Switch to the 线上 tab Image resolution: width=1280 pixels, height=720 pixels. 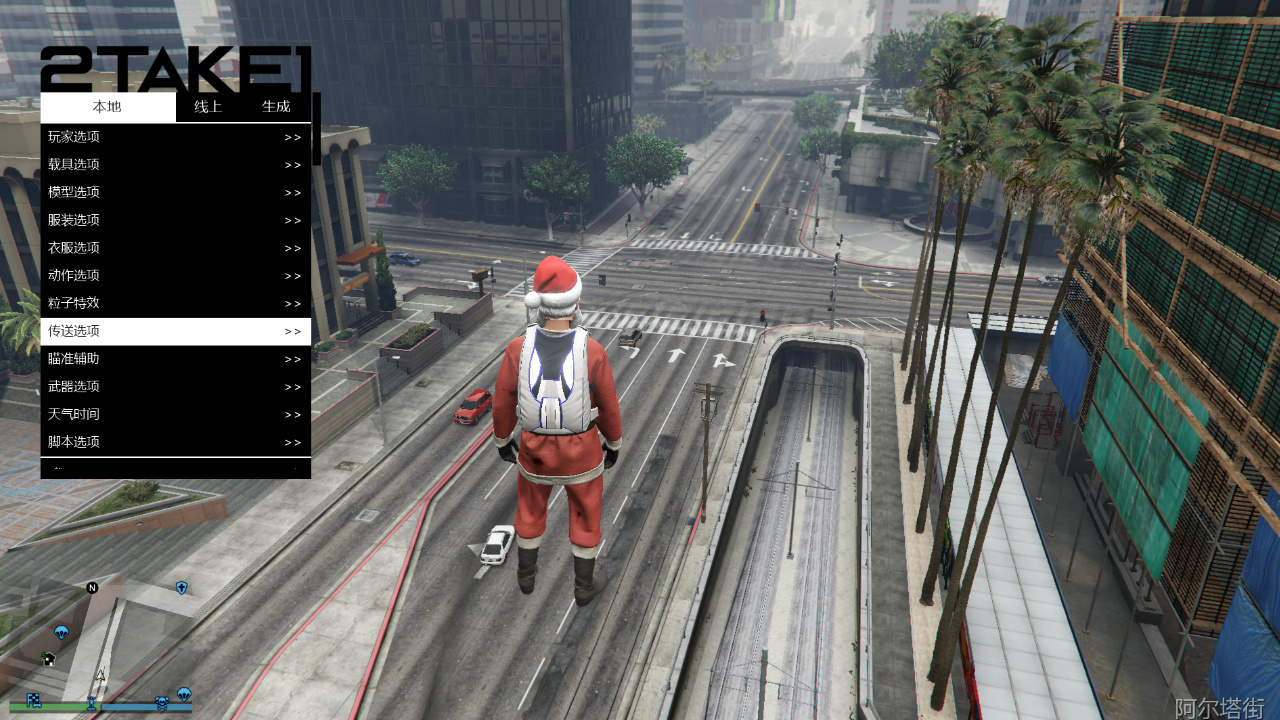[x=208, y=107]
